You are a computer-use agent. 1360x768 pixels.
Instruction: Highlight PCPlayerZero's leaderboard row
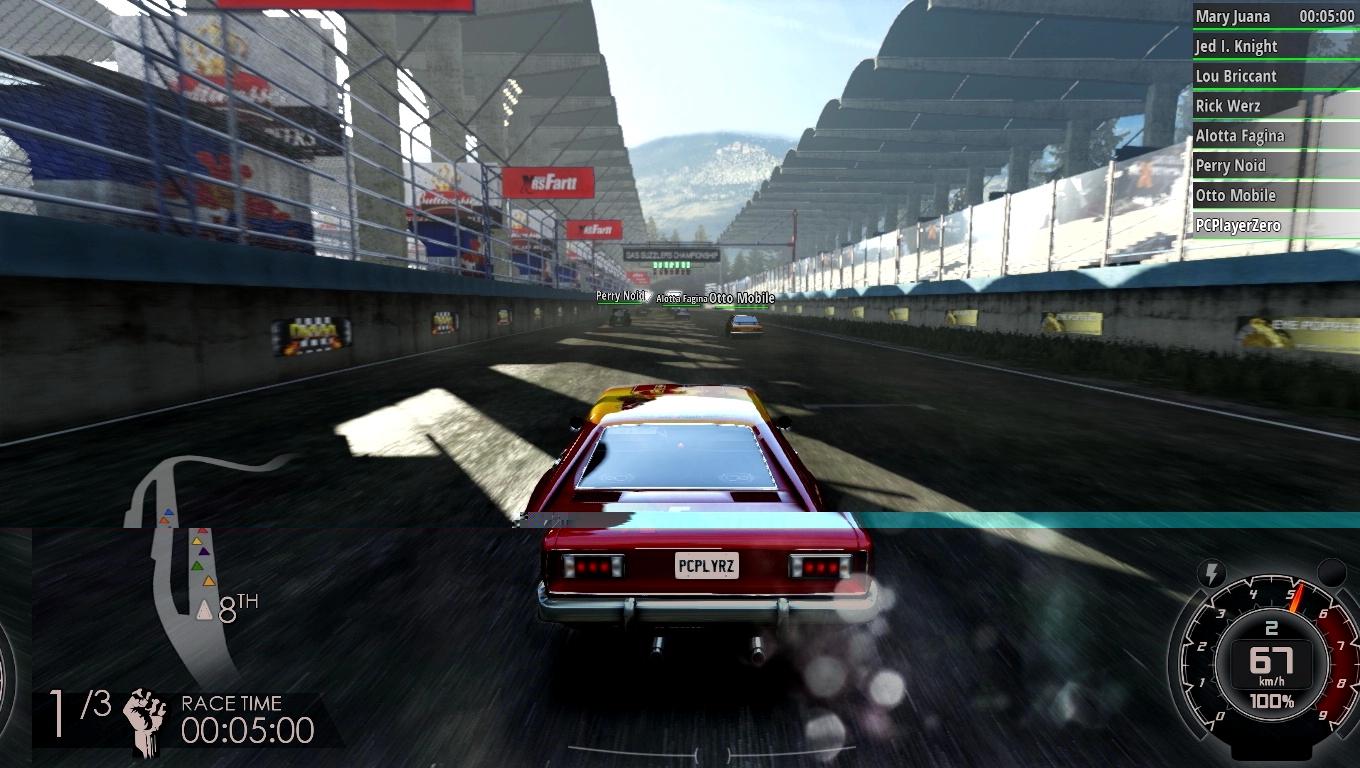1274,226
